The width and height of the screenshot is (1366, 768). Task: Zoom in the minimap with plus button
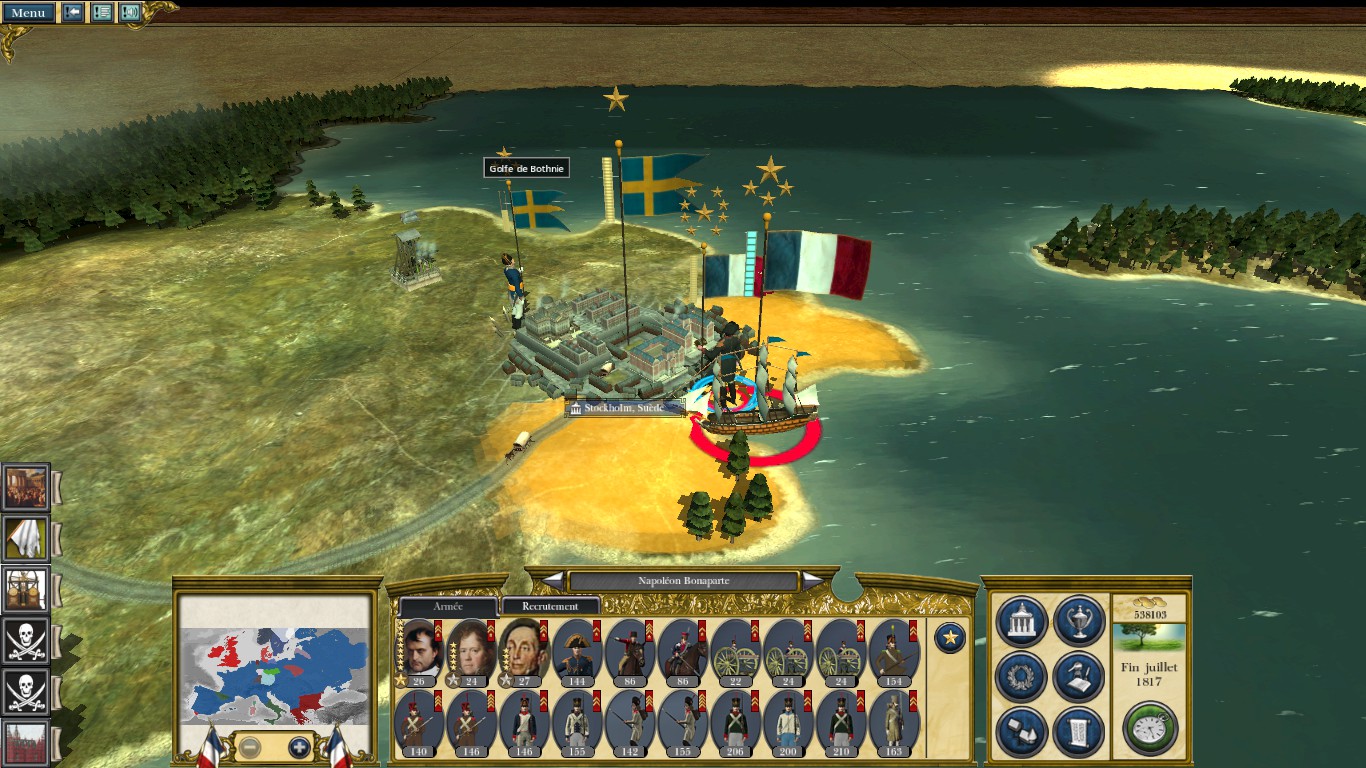tap(299, 746)
